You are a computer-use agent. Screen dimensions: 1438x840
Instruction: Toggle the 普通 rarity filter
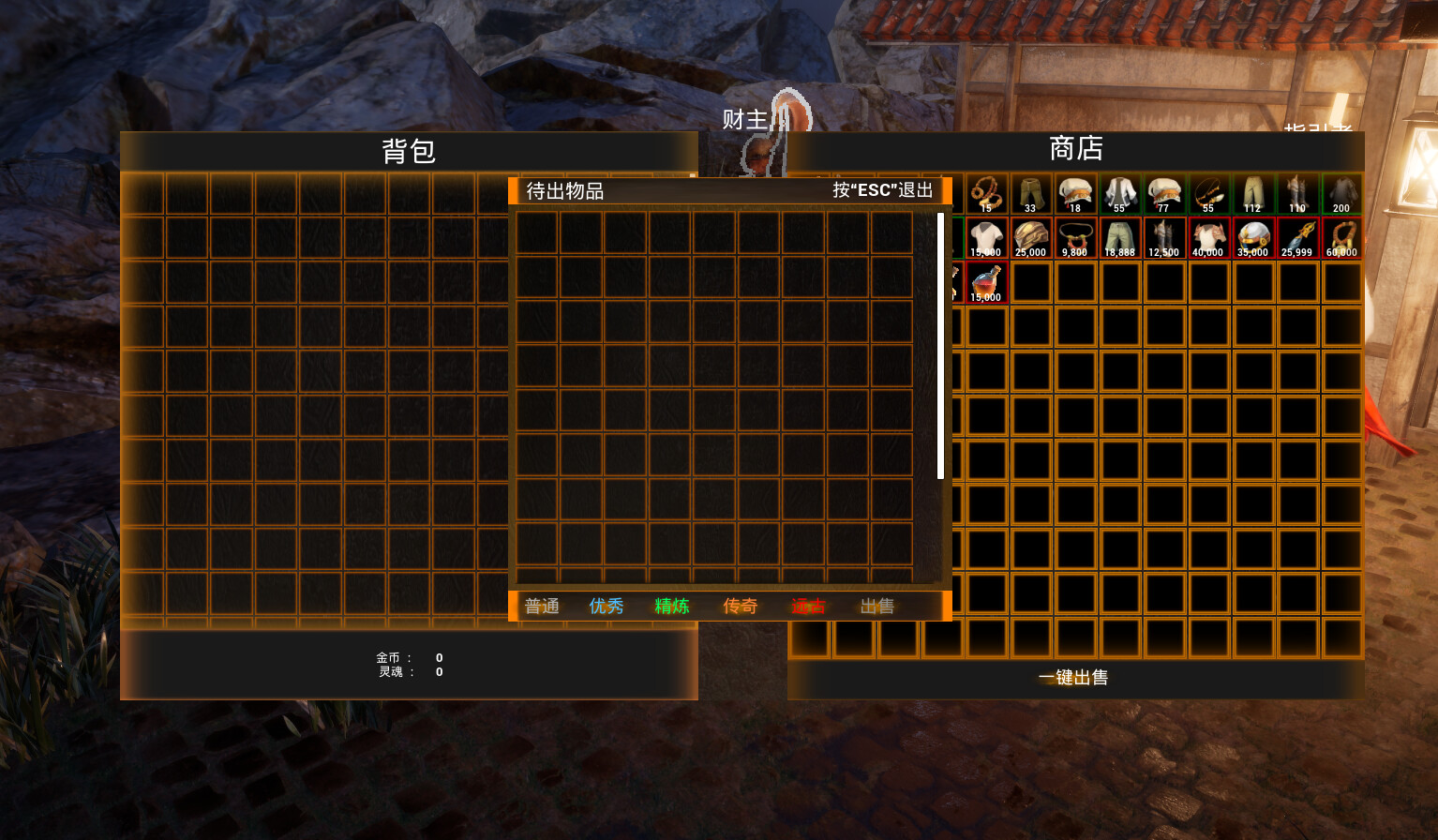[x=542, y=606]
